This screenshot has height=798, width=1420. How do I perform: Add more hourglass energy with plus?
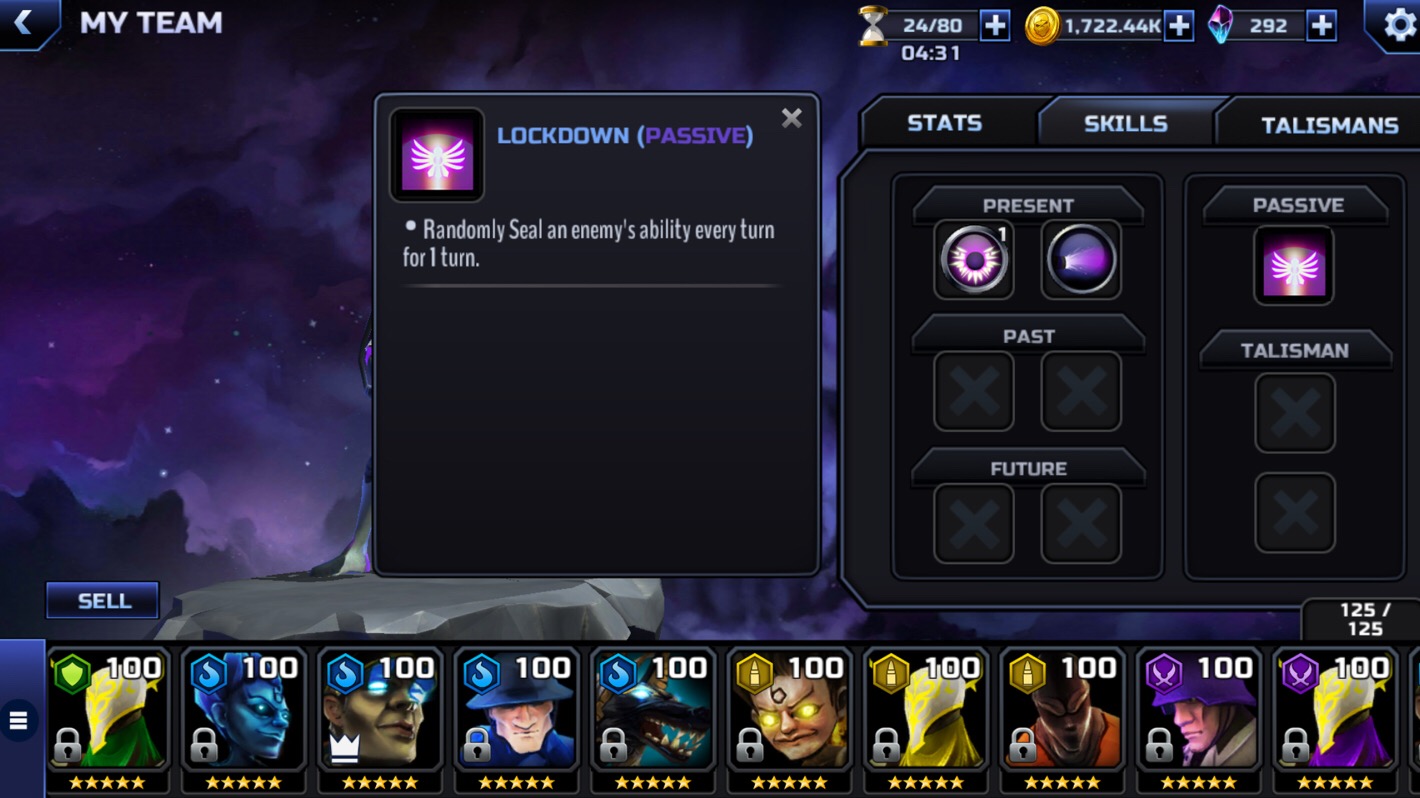[x=995, y=26]
